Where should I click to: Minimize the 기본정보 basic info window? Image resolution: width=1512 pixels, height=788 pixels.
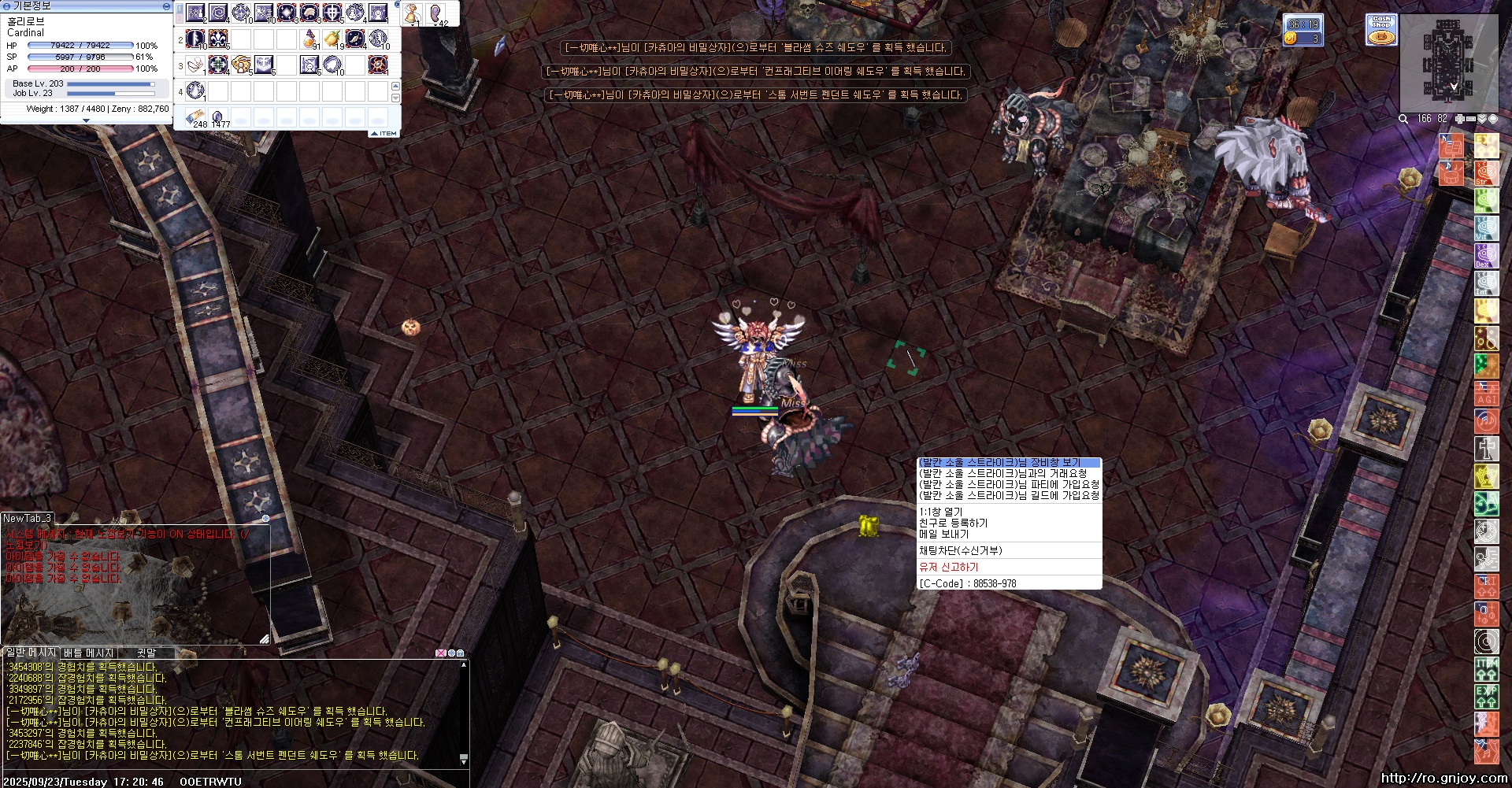pos(165,6)
